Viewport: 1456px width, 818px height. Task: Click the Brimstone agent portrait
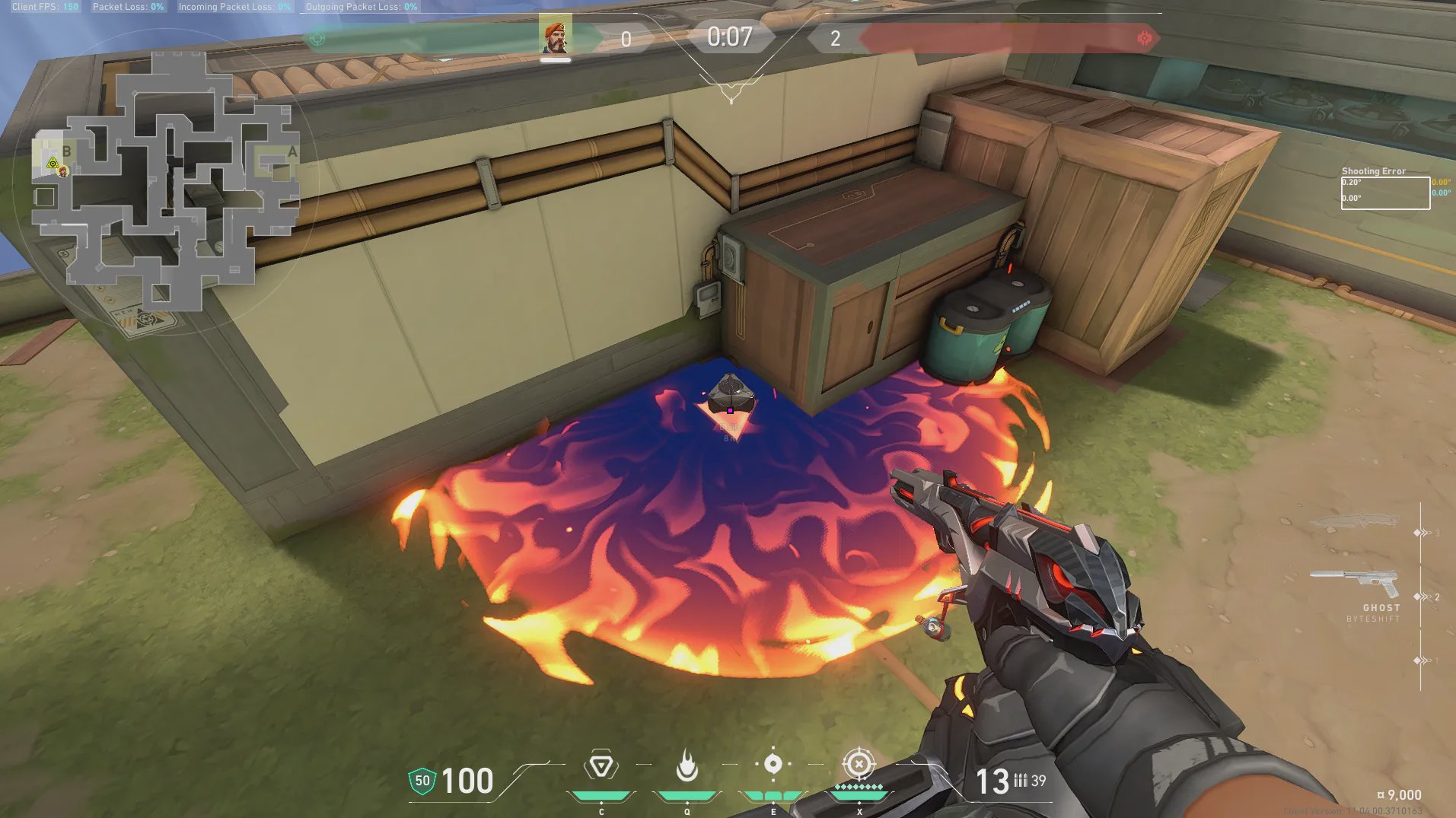pyautogui.click(x=555, y=36)
